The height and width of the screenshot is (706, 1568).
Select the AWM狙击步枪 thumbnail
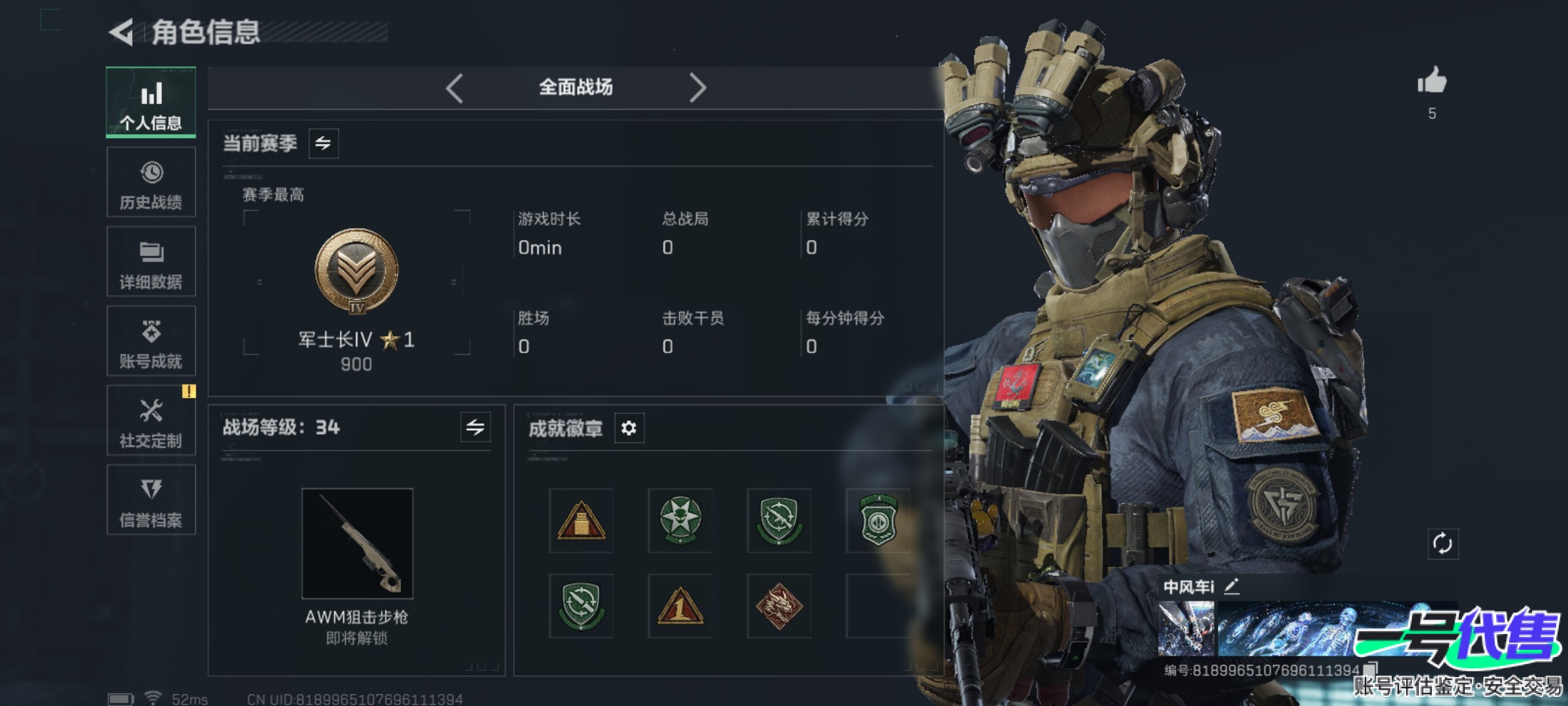pyautogui.click(x=357, y=543)
